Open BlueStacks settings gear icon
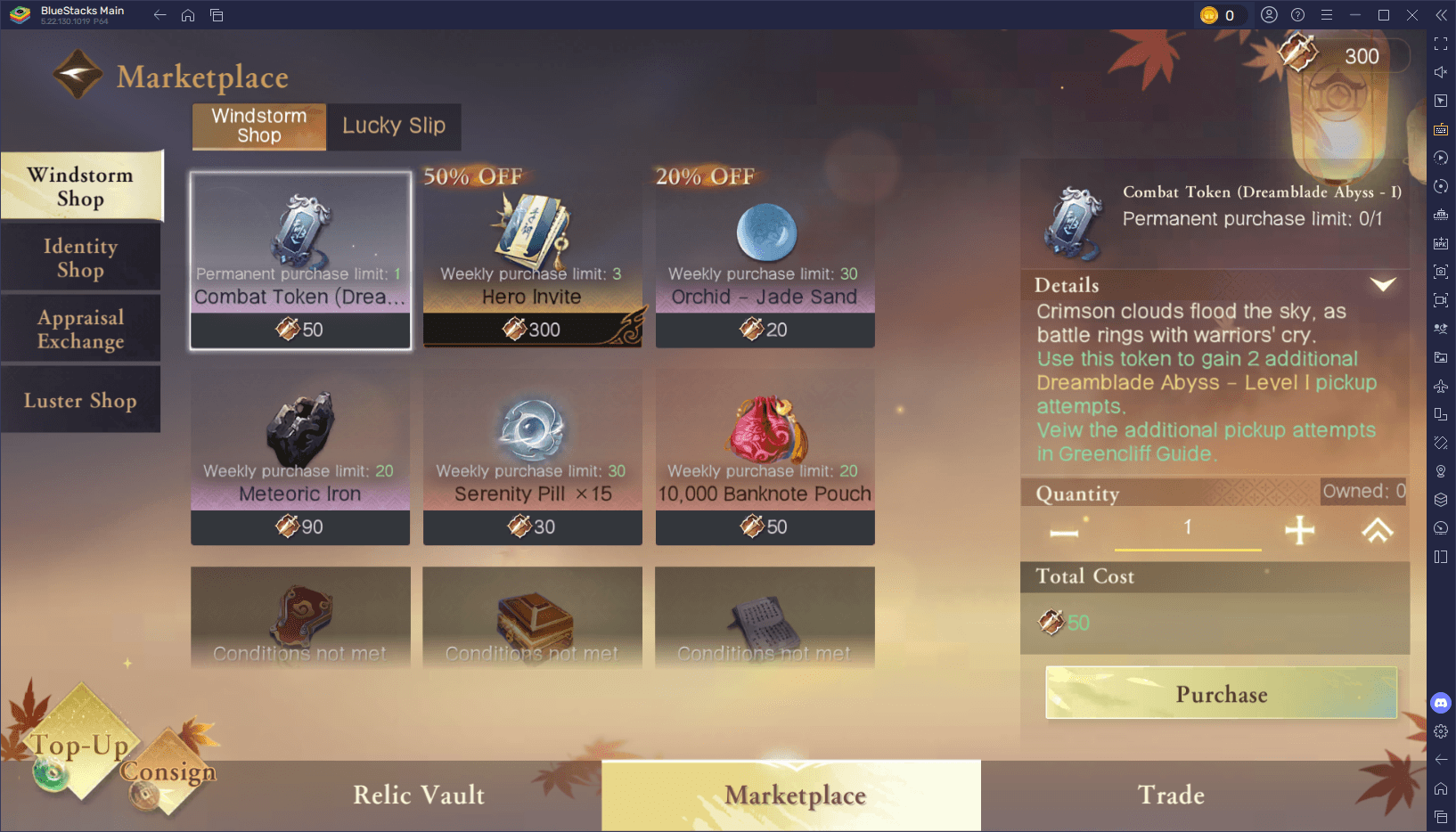Screen dimensions: 1456x832 coord(1441,731)
